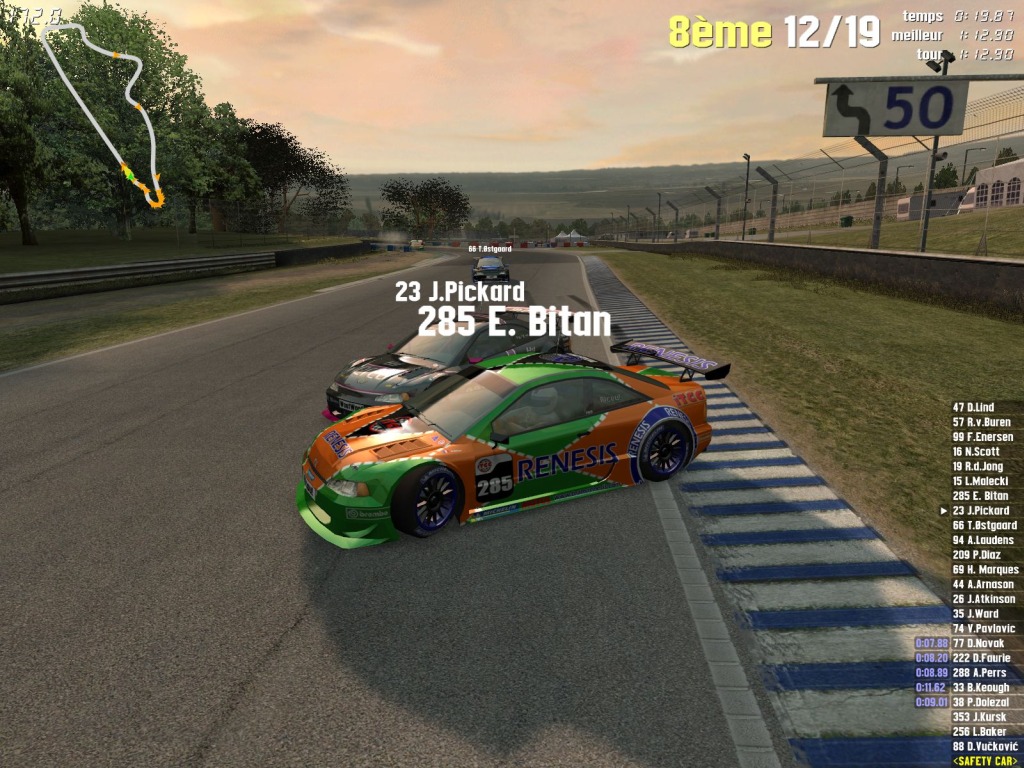Choose 88 D.Vučković in the standings
This screenshot has height=768, width=1024.
[x=984, y=747]
